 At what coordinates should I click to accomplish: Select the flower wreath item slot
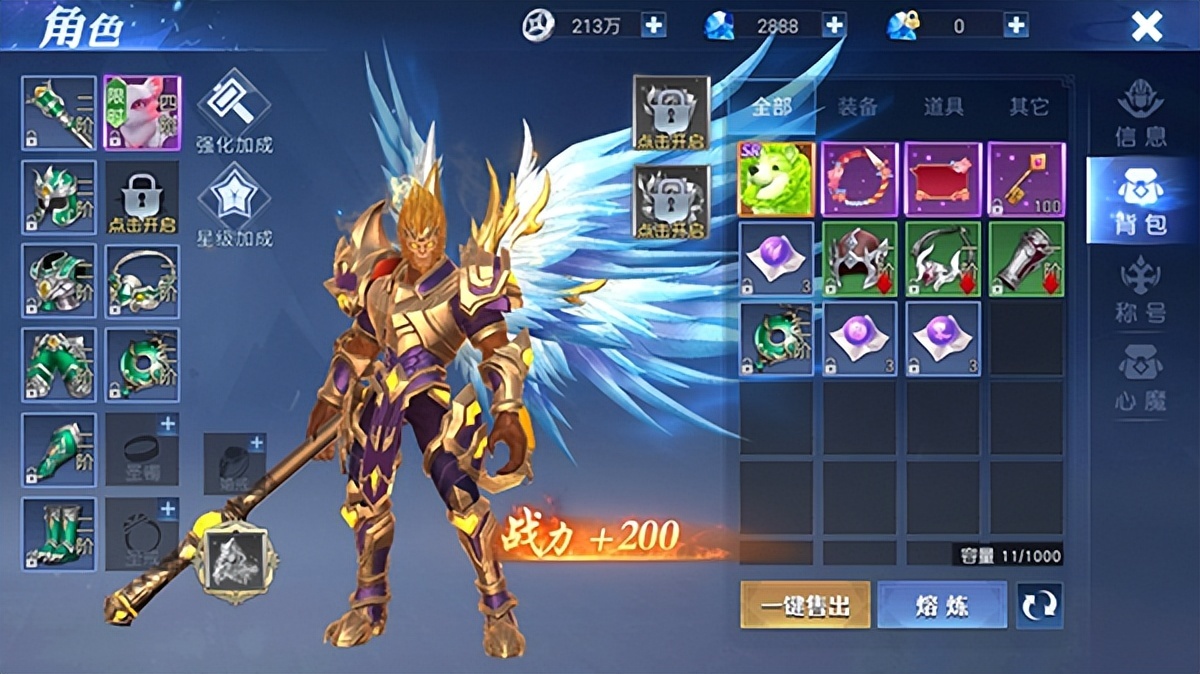(860, 179)
